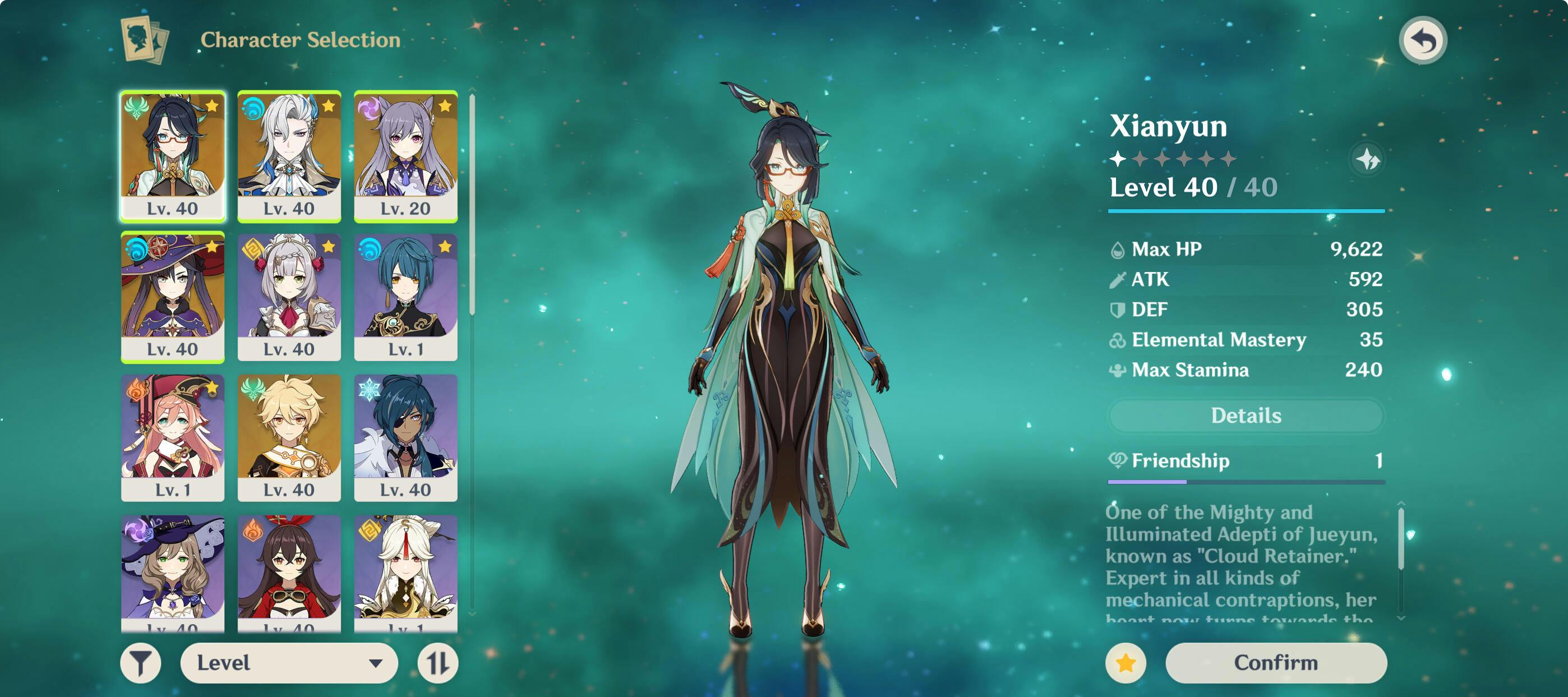This screenshot has width=1568, height=697.
Task: Pick Amber with the red bunny ribbon
Action: pos(289,572)
